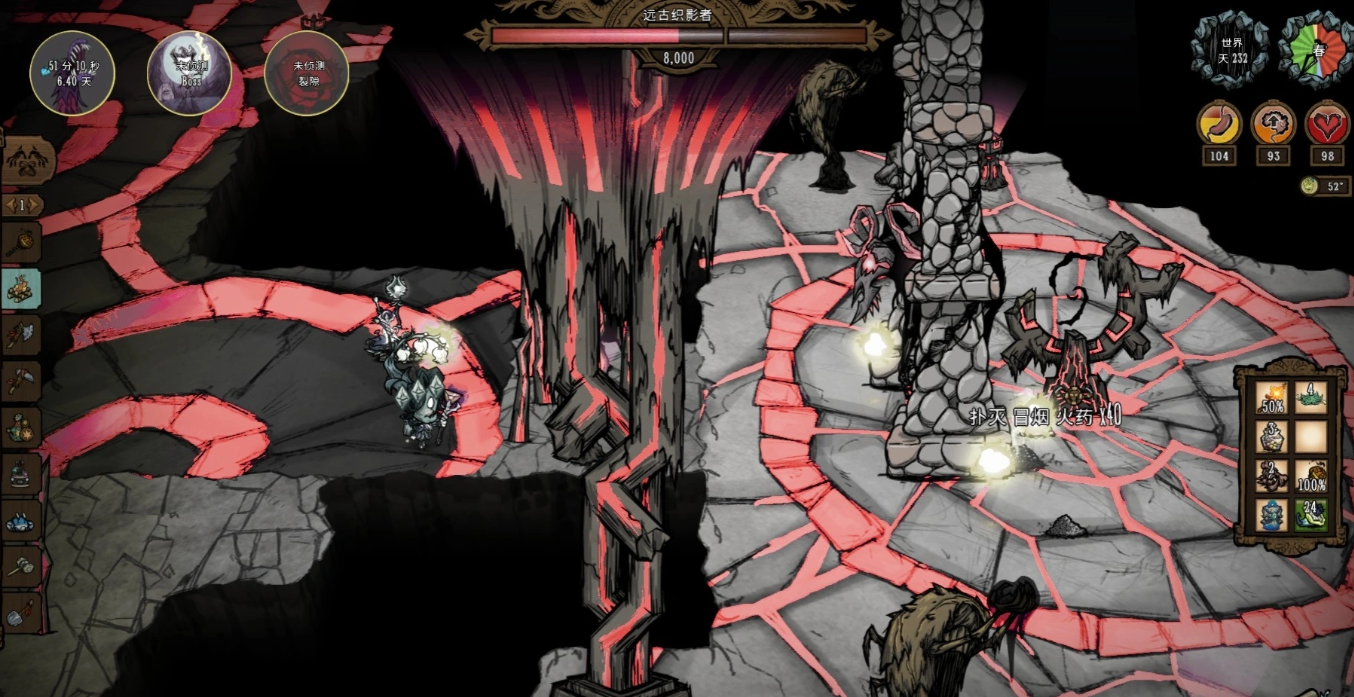Select the green-highlighted stack of 24

click(x=1311, y=515)
